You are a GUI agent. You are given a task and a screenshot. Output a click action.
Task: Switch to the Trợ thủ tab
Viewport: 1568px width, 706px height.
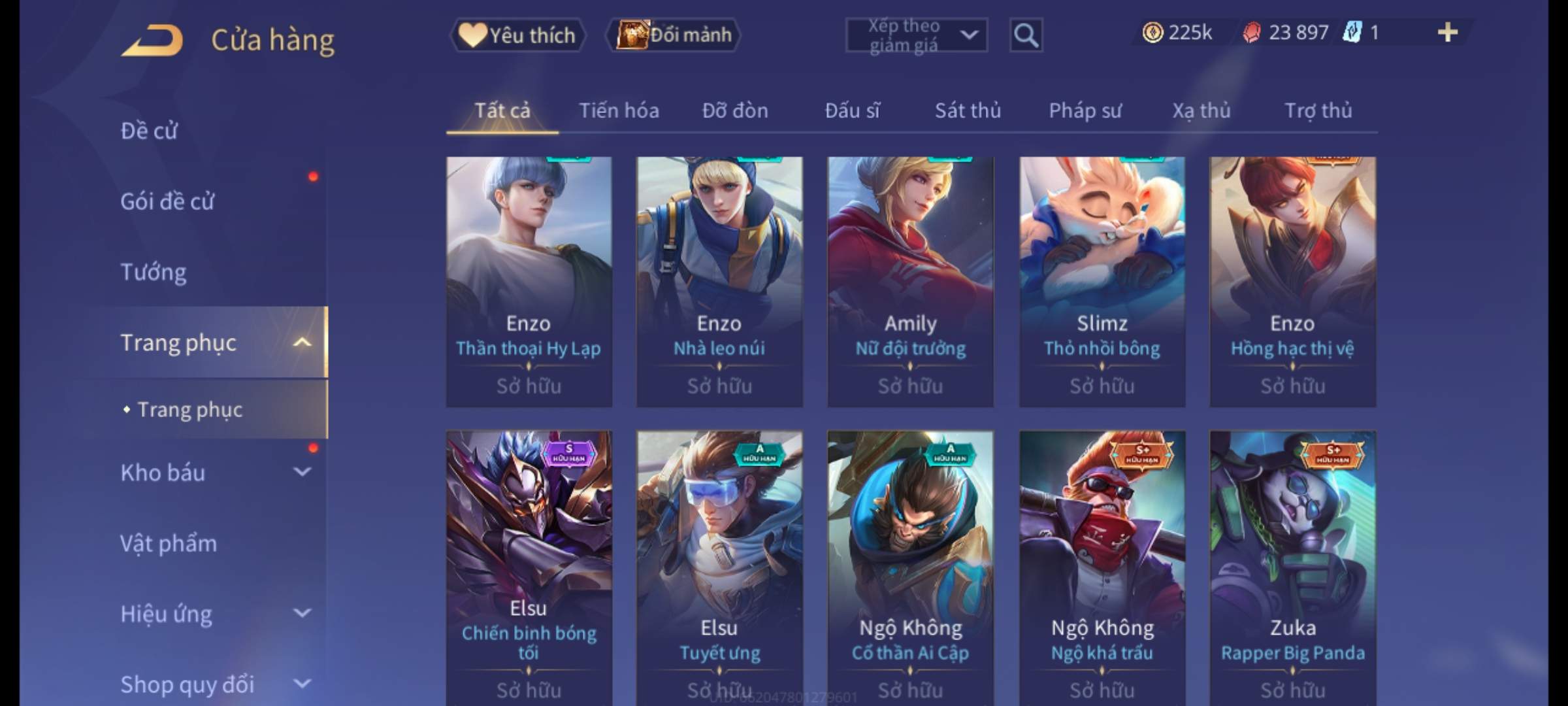tap(1318, 110)
